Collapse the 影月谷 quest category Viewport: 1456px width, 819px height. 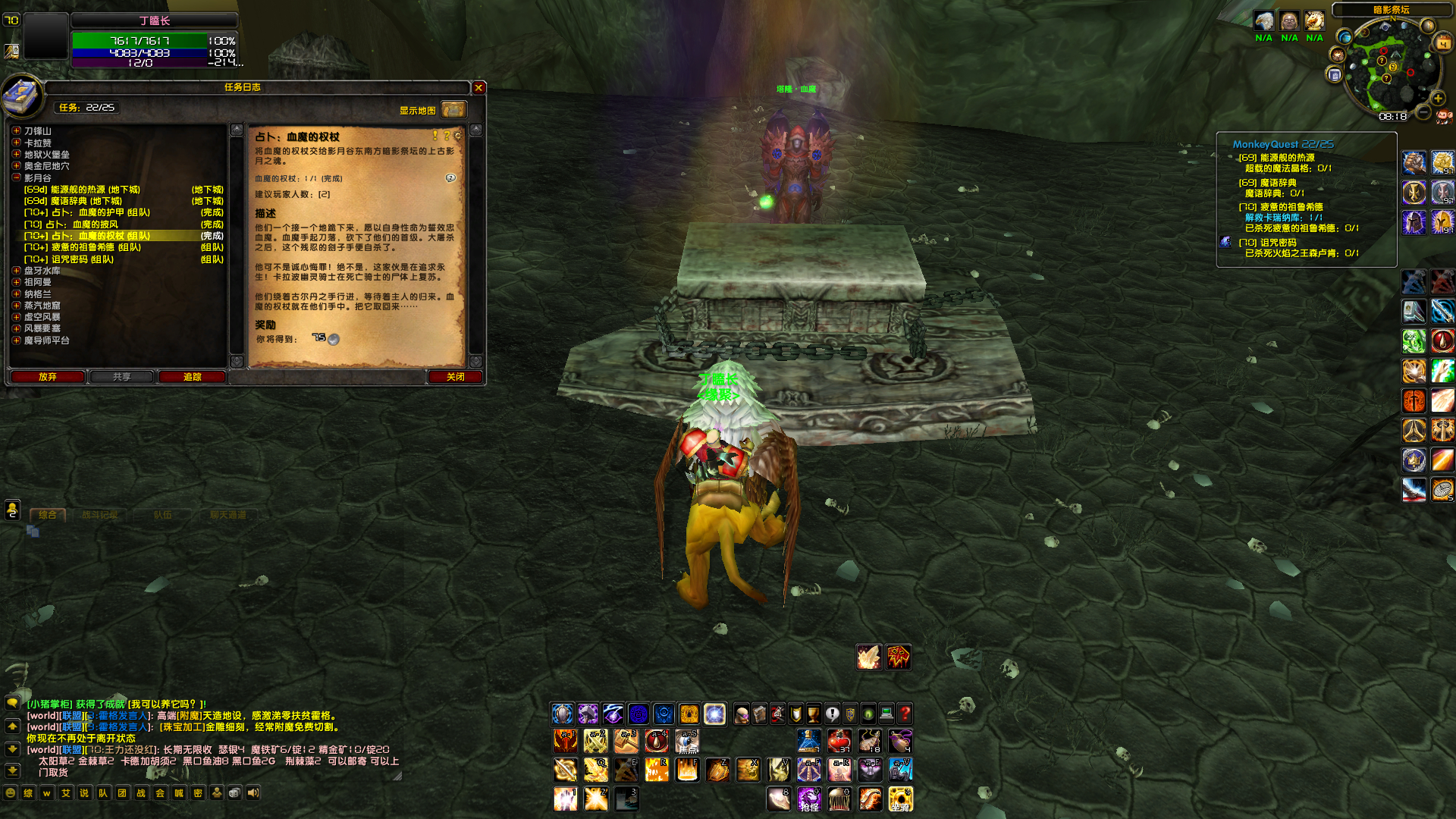15,177
